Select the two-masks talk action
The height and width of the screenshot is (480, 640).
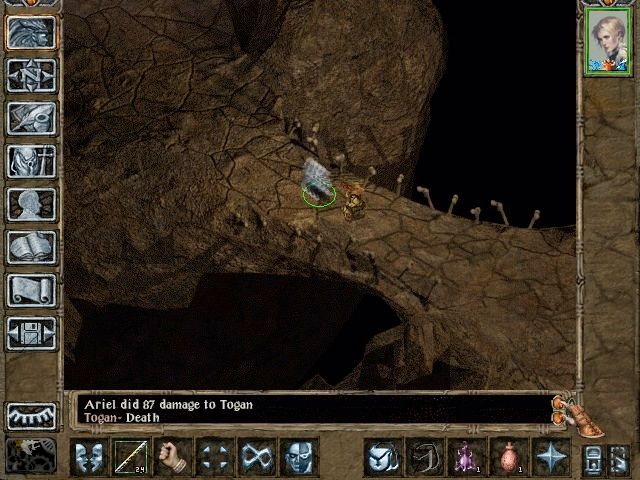tap(89, 458)
